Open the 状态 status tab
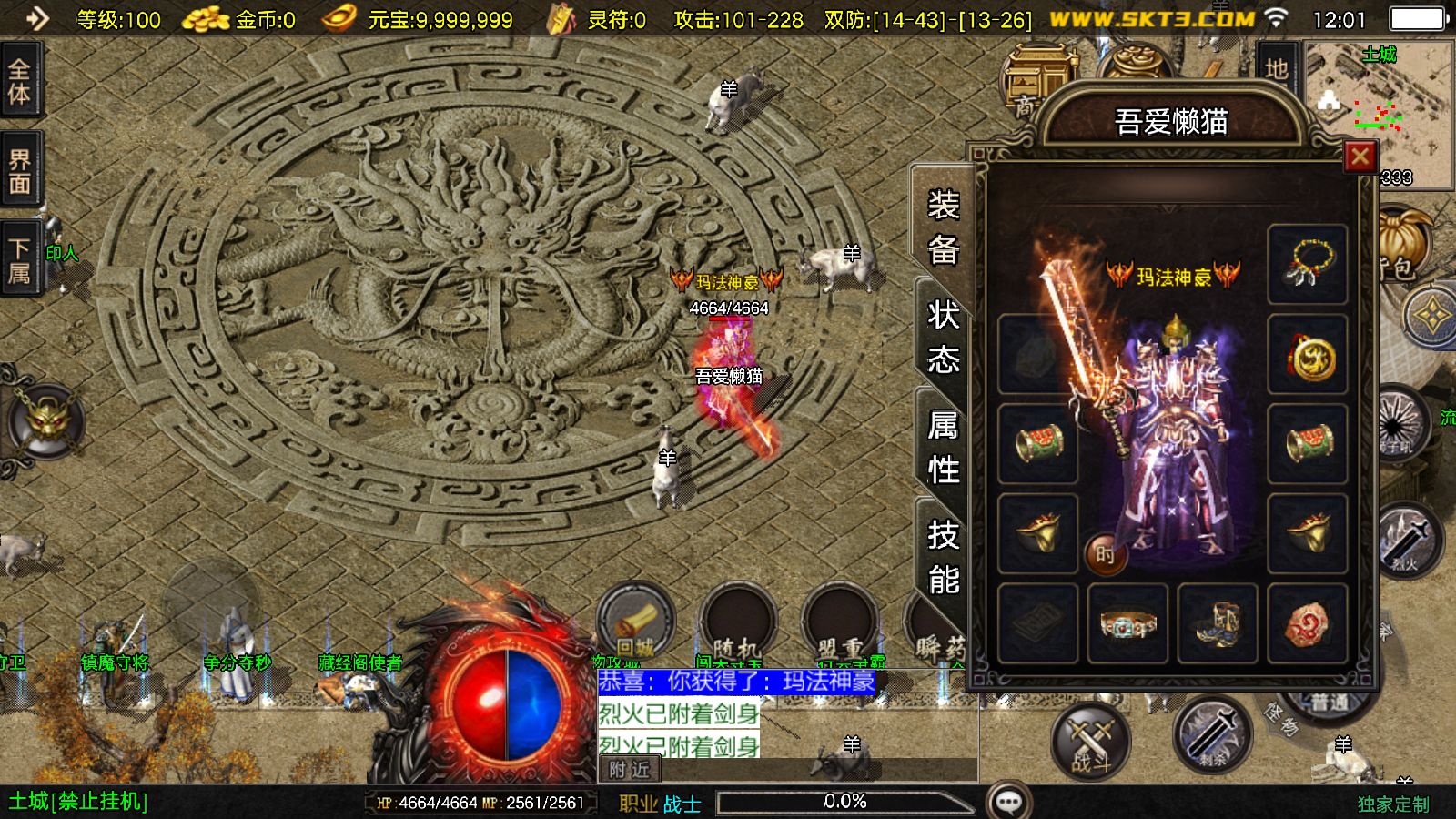1456x819 pixels. (x=944, y=338)
